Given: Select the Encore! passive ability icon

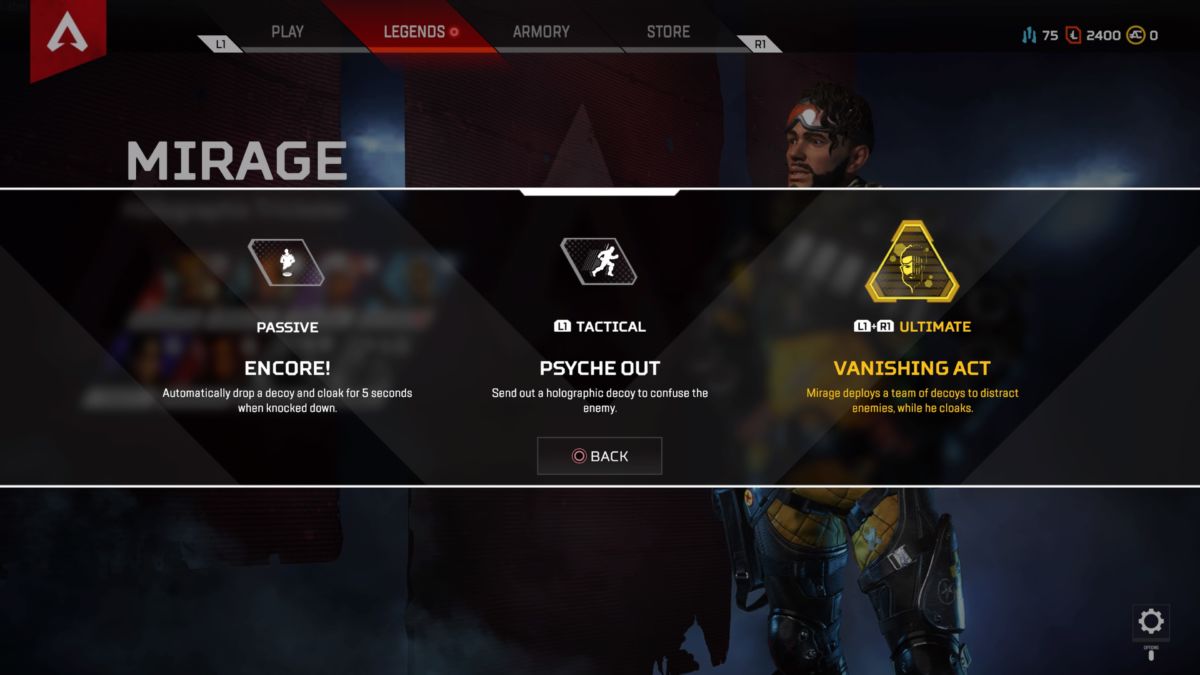Looking at the screenshot, I should [287, 262].
